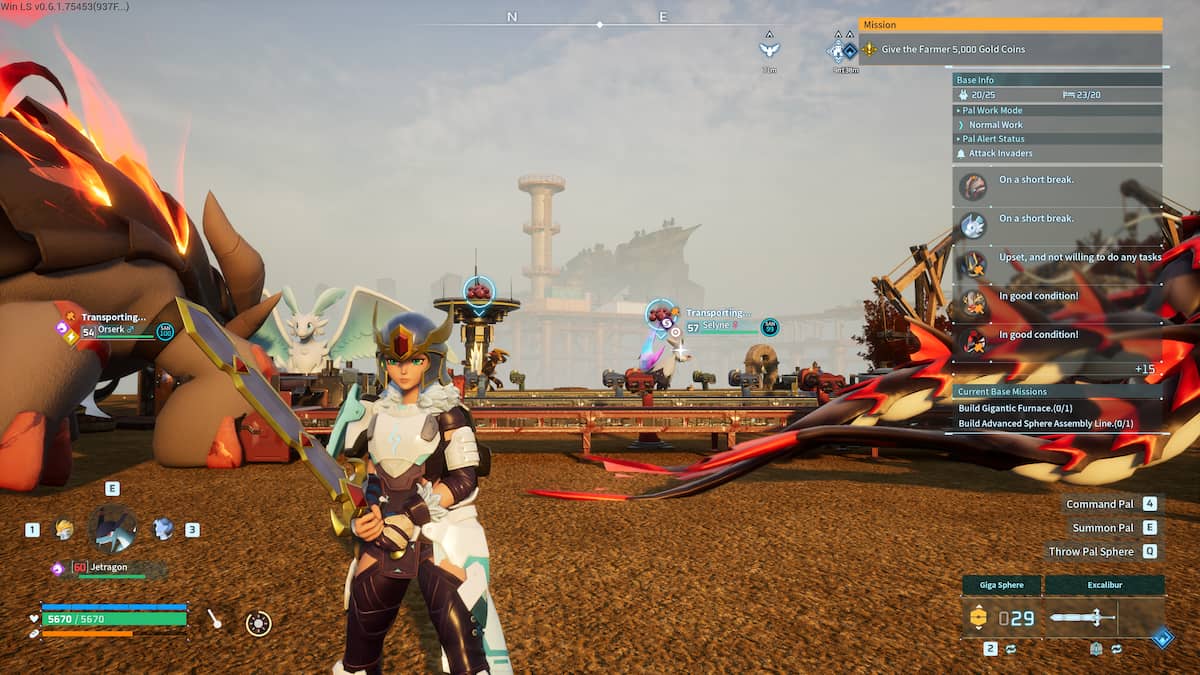Open the Advanced Sphere Assembly Line mission
The height and width of the screenshot is (675, 1200).
click(1045, 423)
